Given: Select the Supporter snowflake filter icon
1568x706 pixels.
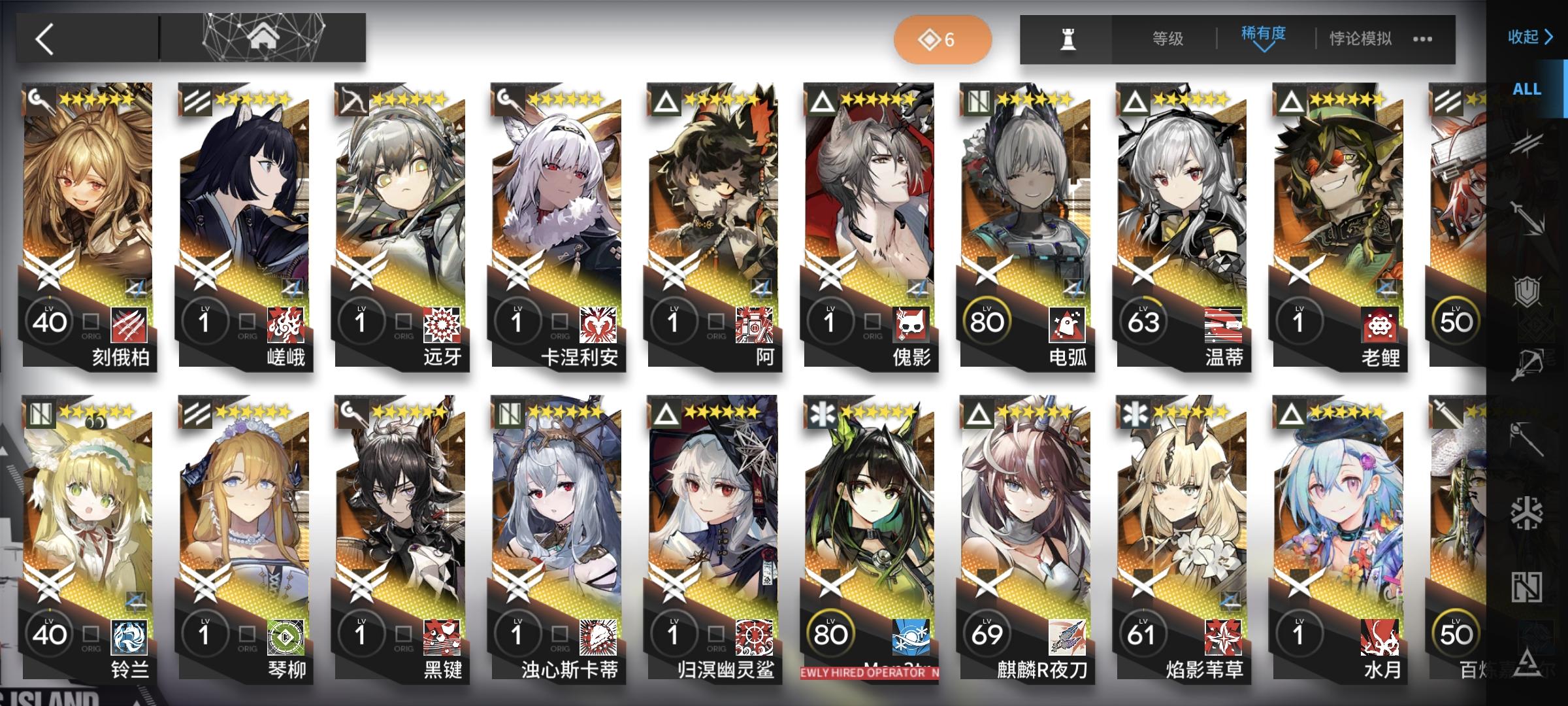Looking at the screenshot, I should click(x=1526, y=511).
